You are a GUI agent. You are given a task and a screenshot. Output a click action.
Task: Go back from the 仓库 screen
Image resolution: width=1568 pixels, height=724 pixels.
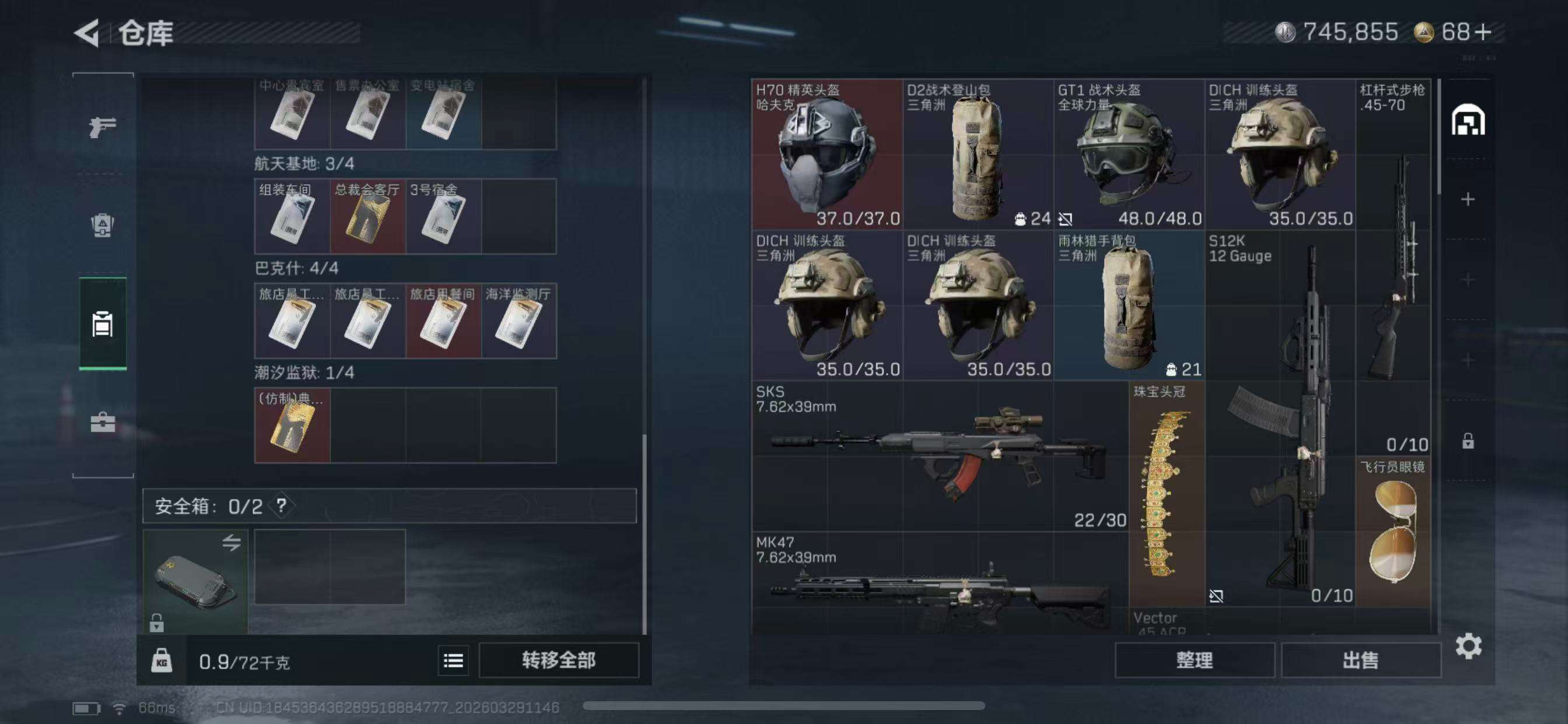(x=87, y=33)
